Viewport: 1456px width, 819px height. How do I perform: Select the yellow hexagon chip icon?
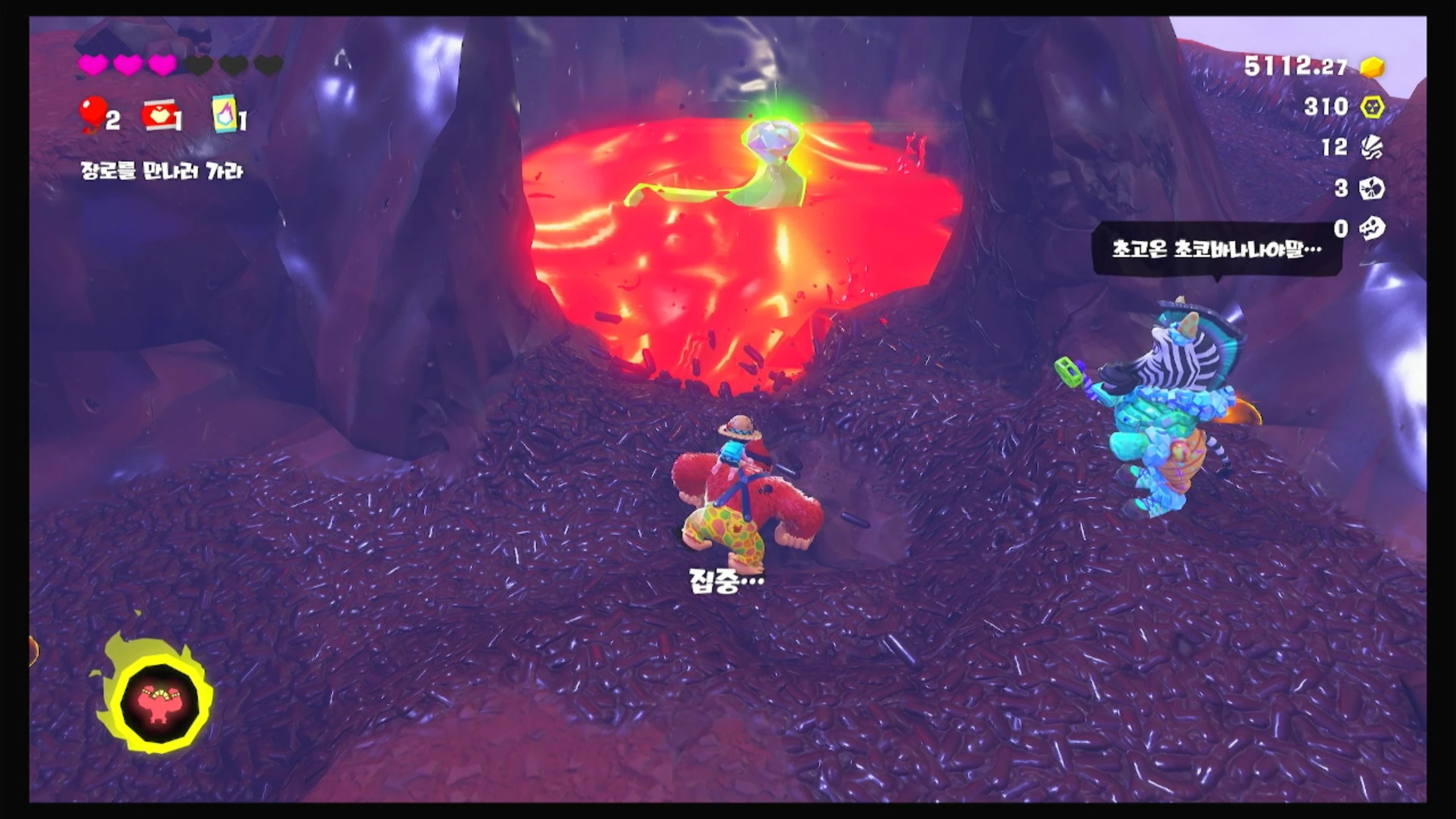(x=1372, y=107)
